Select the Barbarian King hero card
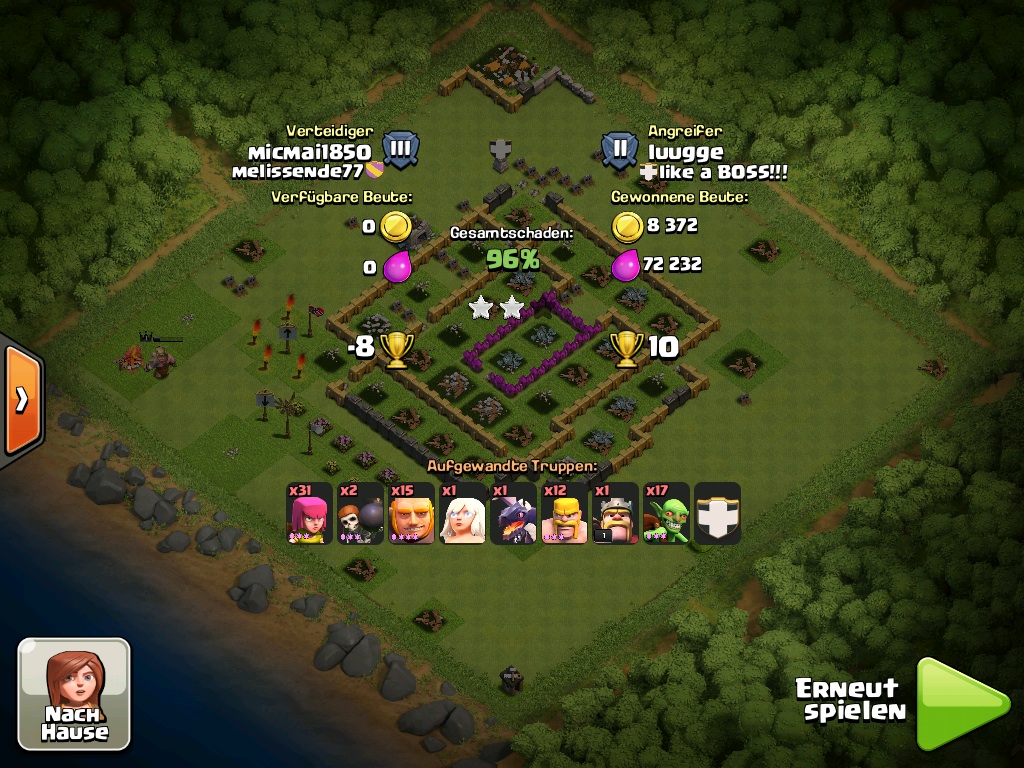This screenshot has height=768, width=1024. coord(616,514)
